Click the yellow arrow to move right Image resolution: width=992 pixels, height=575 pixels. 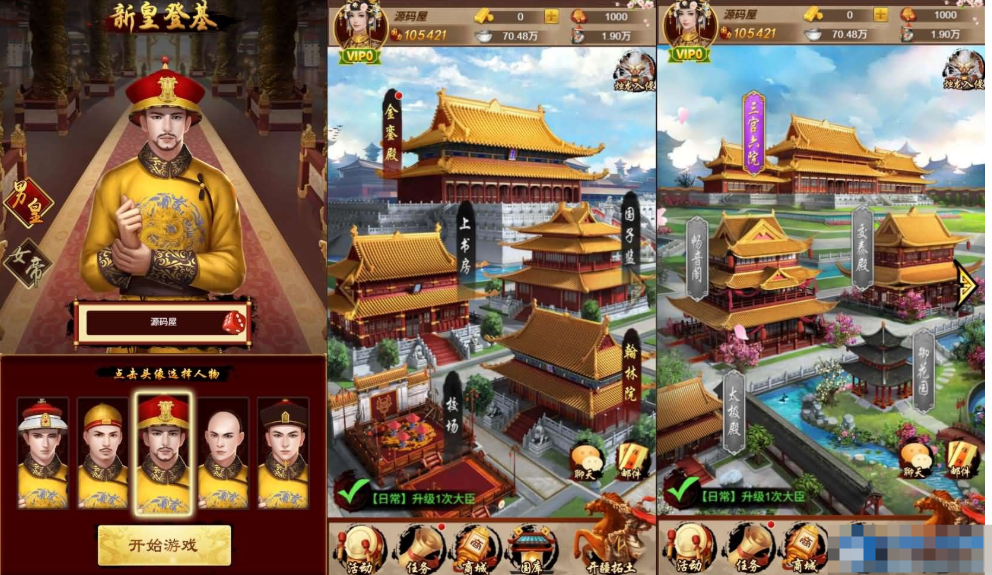tap(967, 286)
